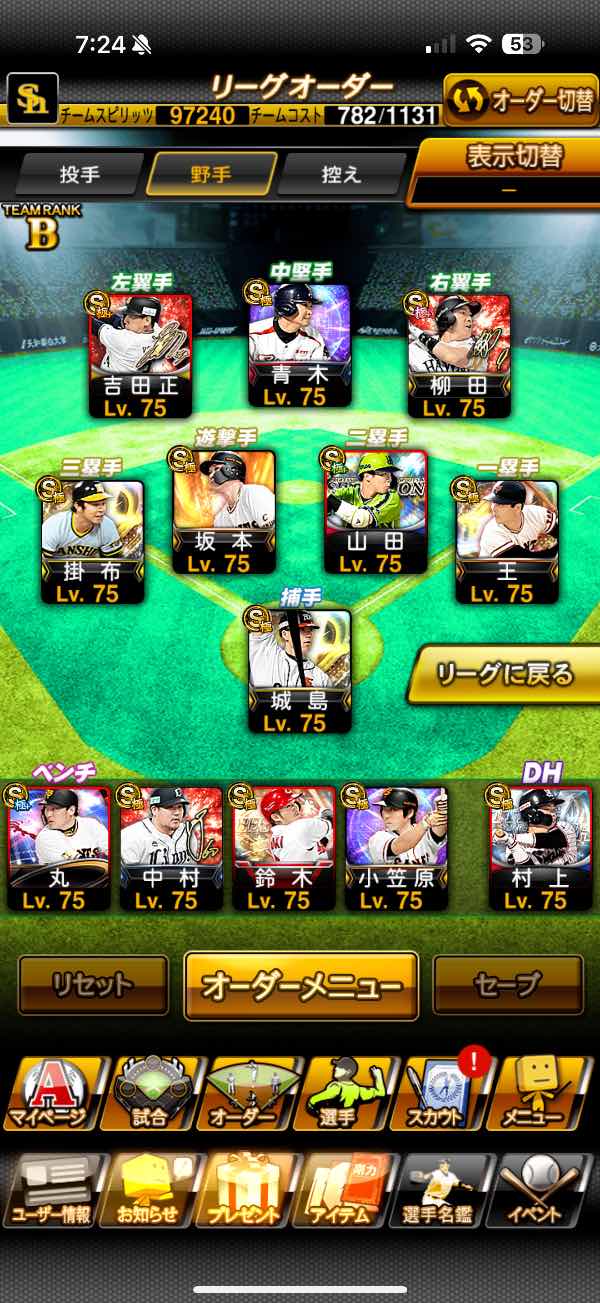This screenshot has height=1303, width=600.
Task: Select right fielder 柳田 card
Action: (x=459, y=357)
